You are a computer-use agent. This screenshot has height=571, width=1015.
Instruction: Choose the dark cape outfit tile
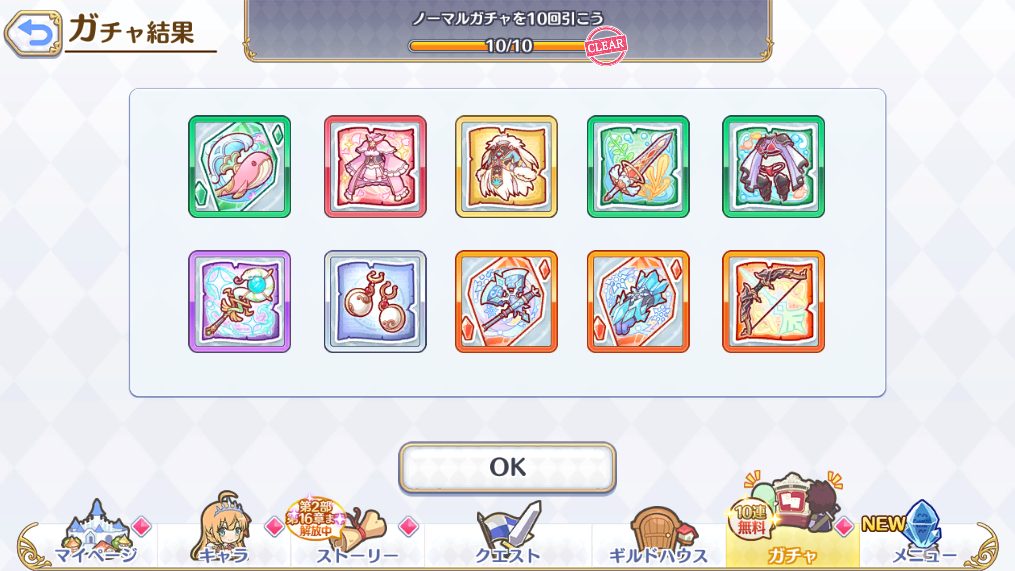point(773,167)
